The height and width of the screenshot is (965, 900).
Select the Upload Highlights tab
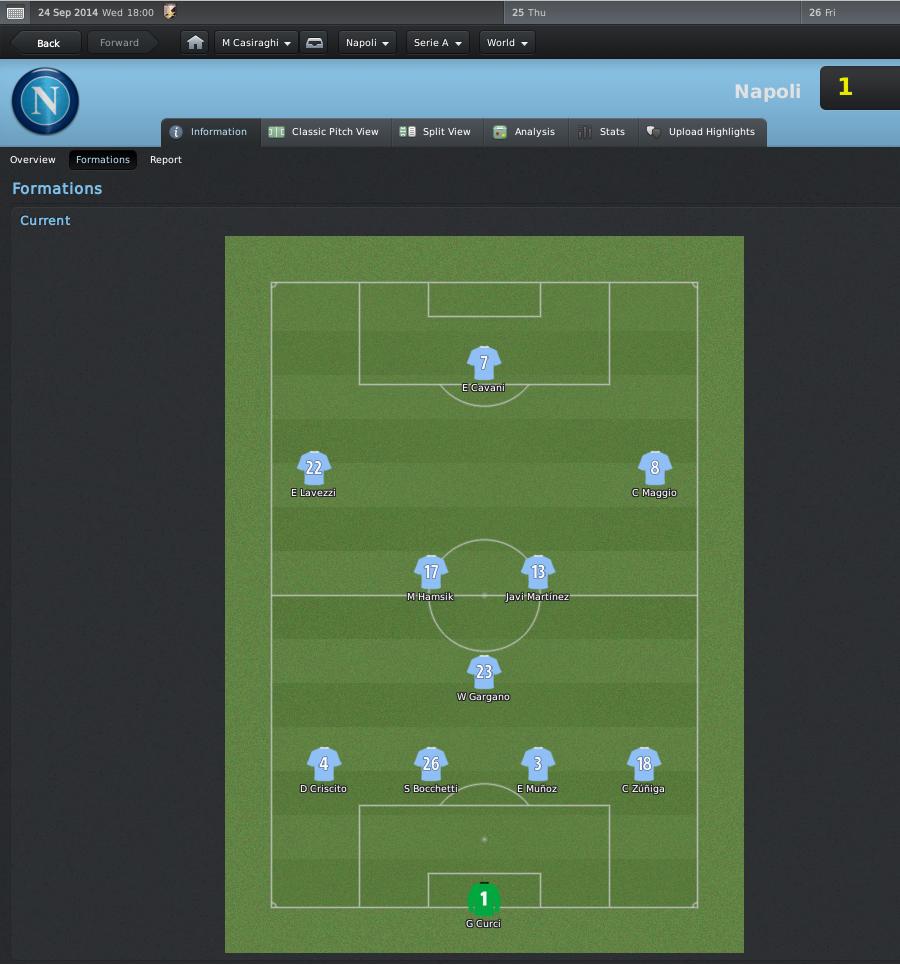click(701, 132)
